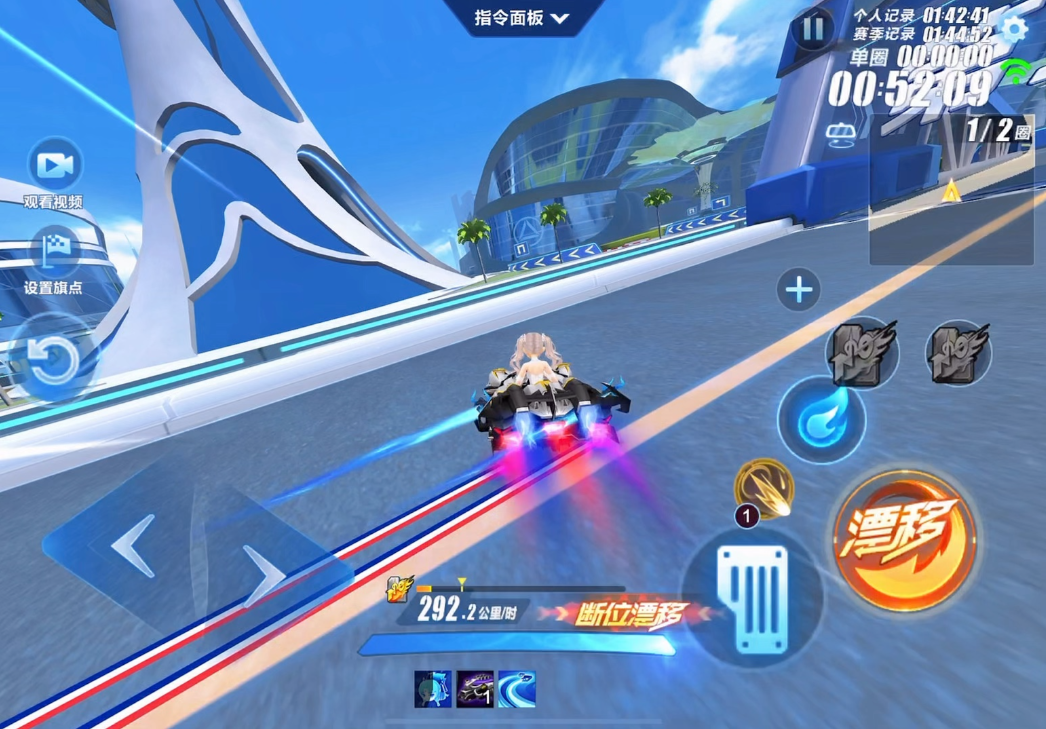The image size is (1046, 729).
Task: Tap the blue brake pedal button
Action: point(754,597)
